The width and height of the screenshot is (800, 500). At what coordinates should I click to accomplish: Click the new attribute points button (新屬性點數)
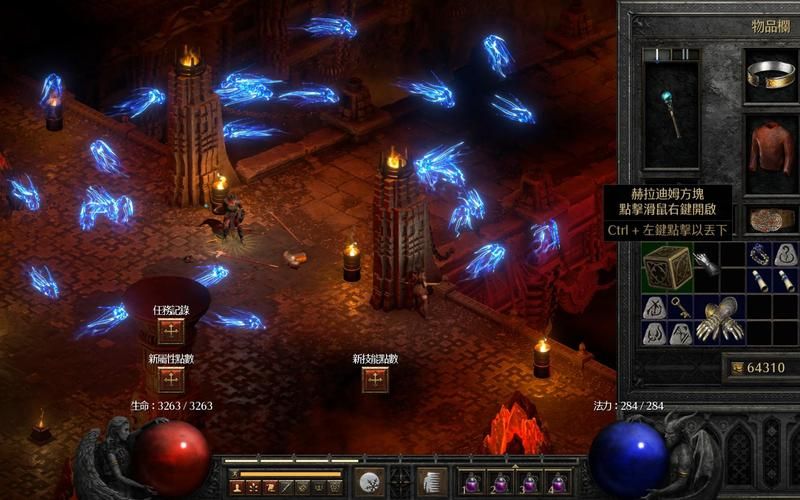coord(171,379)
